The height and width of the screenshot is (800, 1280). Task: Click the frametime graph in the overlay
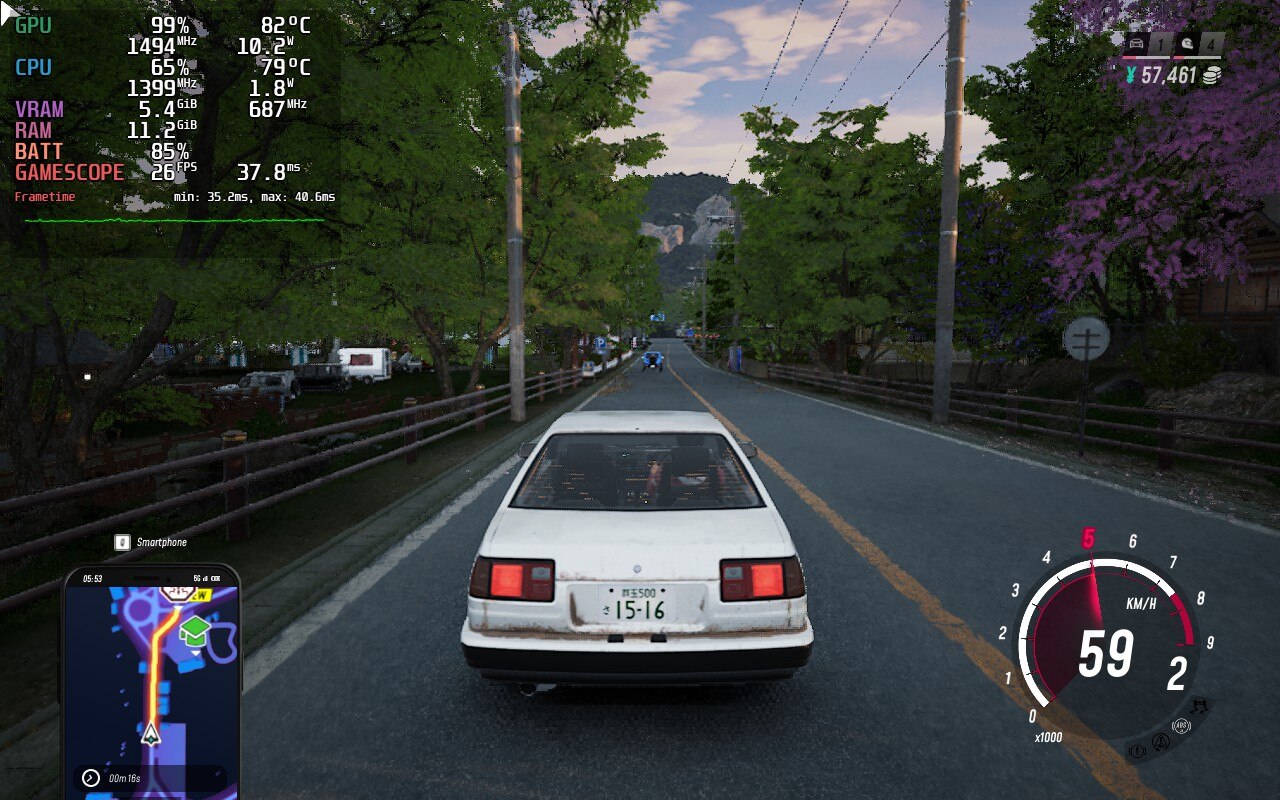175,219
